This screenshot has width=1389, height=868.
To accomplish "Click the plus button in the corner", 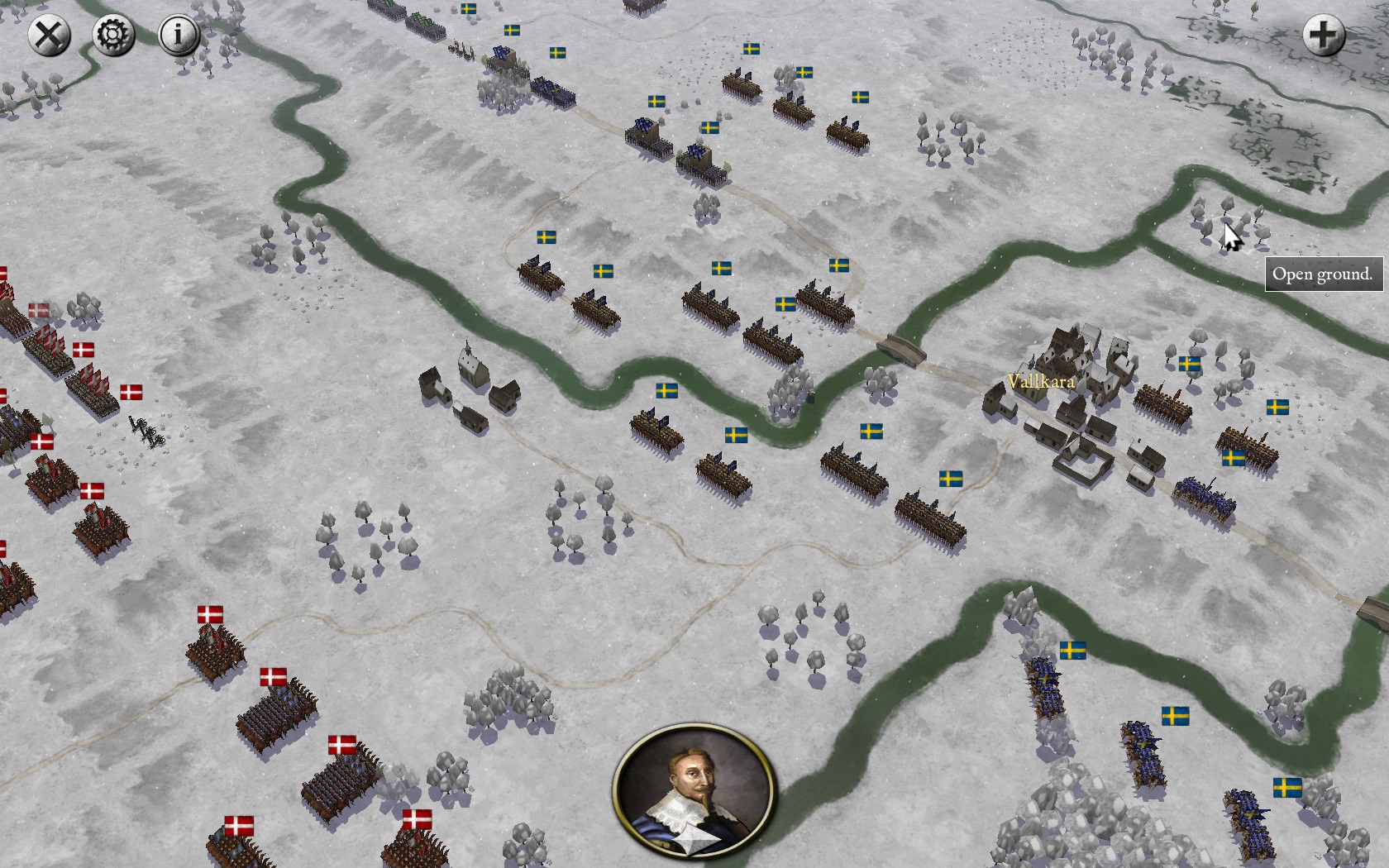I will pos(1323,36).
